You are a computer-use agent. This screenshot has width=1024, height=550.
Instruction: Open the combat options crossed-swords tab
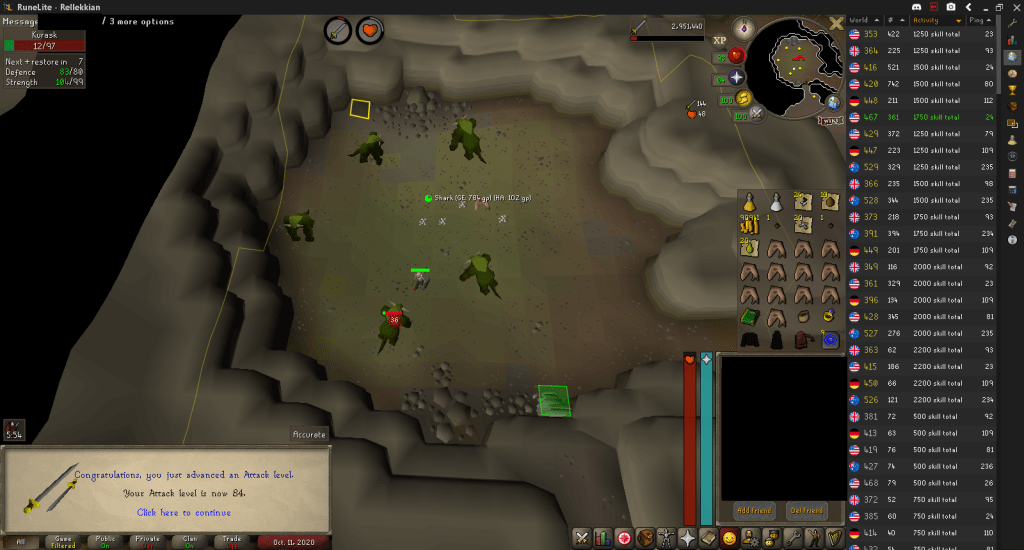point(580,538)
